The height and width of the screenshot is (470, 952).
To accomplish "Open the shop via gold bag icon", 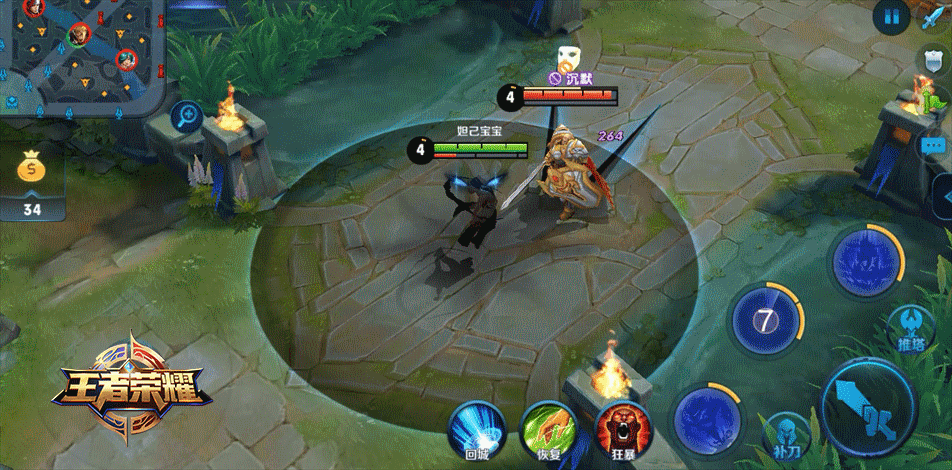I will [x=32, y=171].
